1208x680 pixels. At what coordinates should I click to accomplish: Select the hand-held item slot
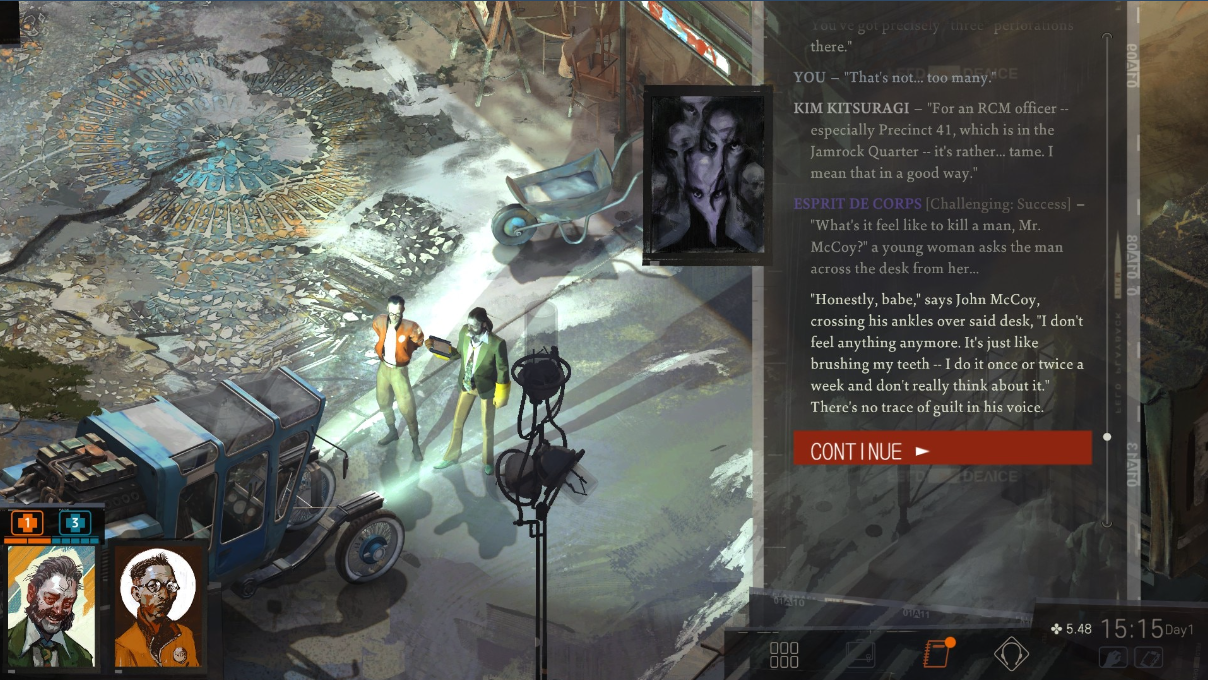1112,658
